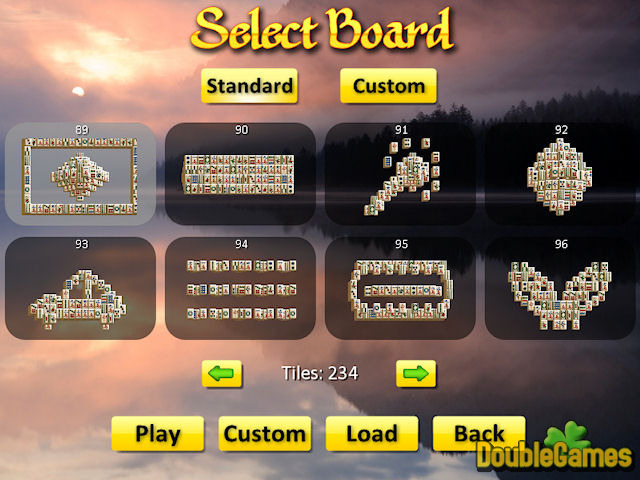Click the Play button

point(158,434)
